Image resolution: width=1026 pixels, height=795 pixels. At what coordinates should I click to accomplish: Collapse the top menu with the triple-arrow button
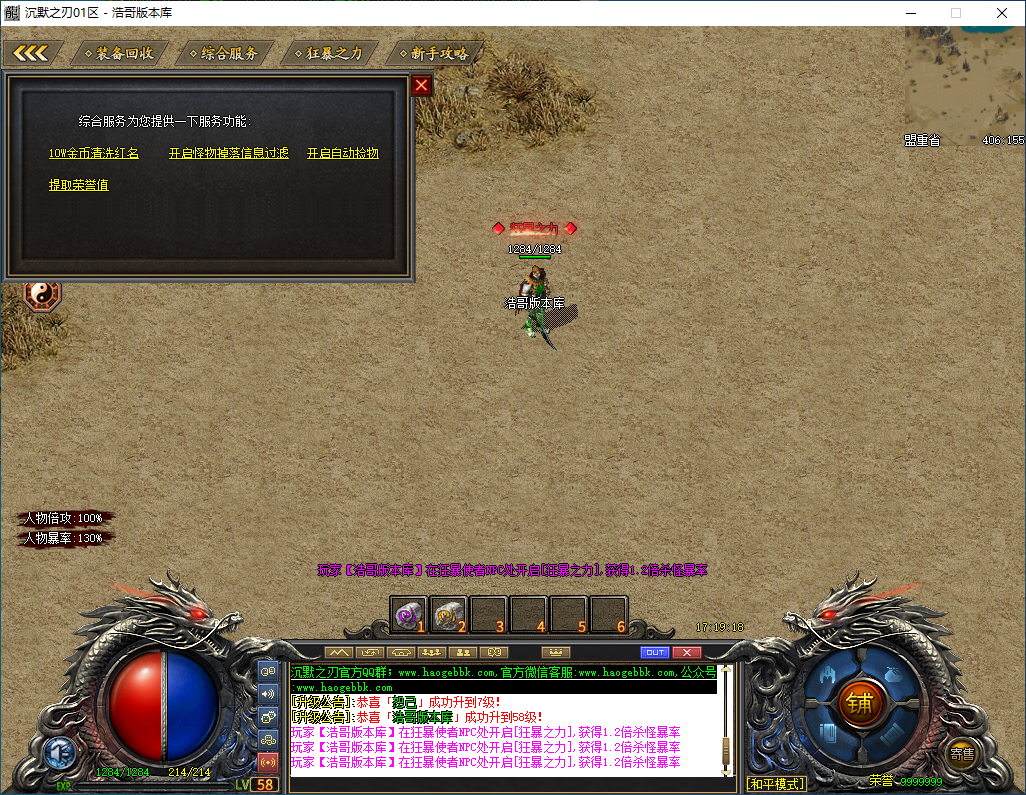(31, 53)
